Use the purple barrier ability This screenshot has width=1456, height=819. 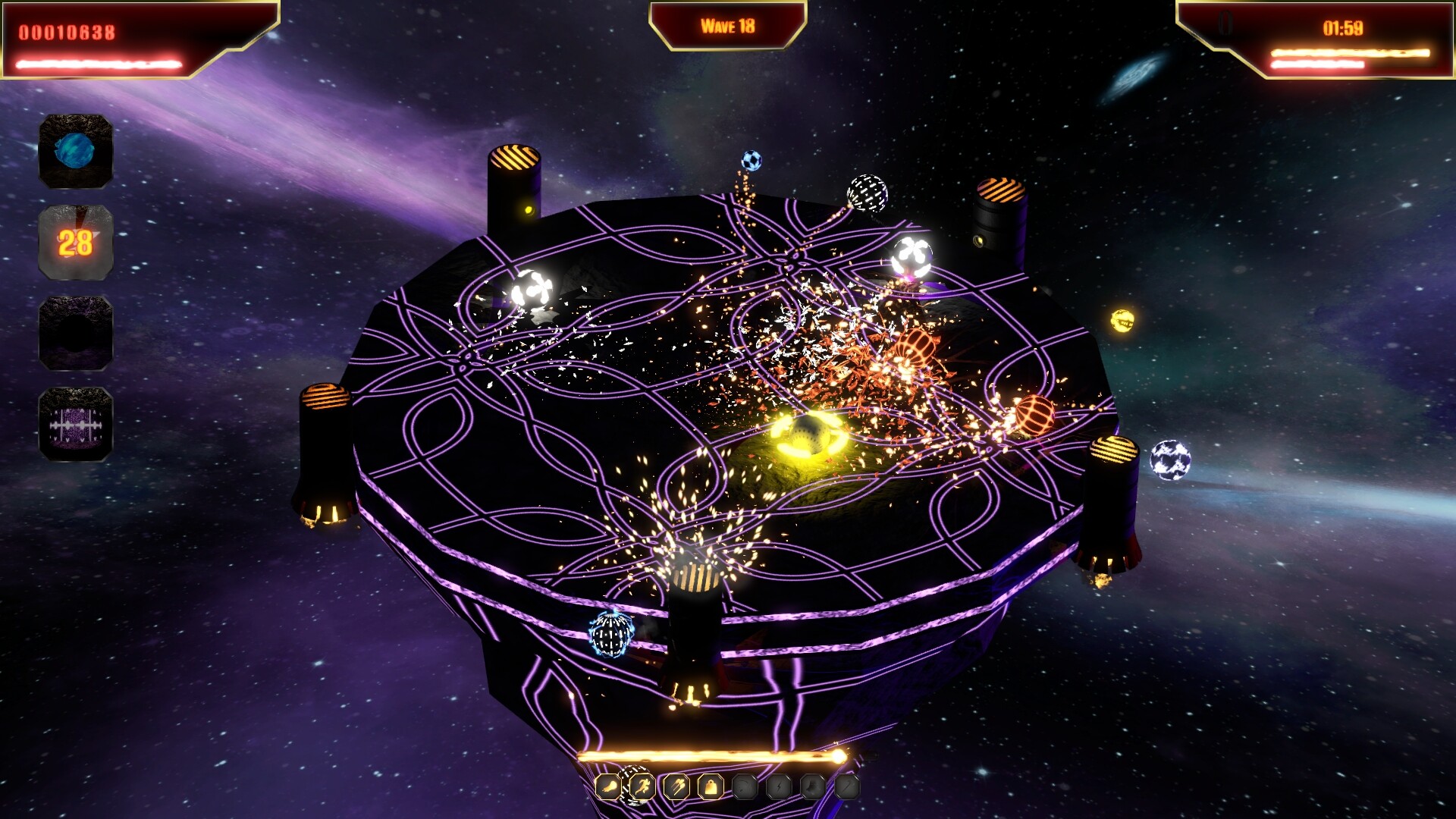click(x=76, y=424)
